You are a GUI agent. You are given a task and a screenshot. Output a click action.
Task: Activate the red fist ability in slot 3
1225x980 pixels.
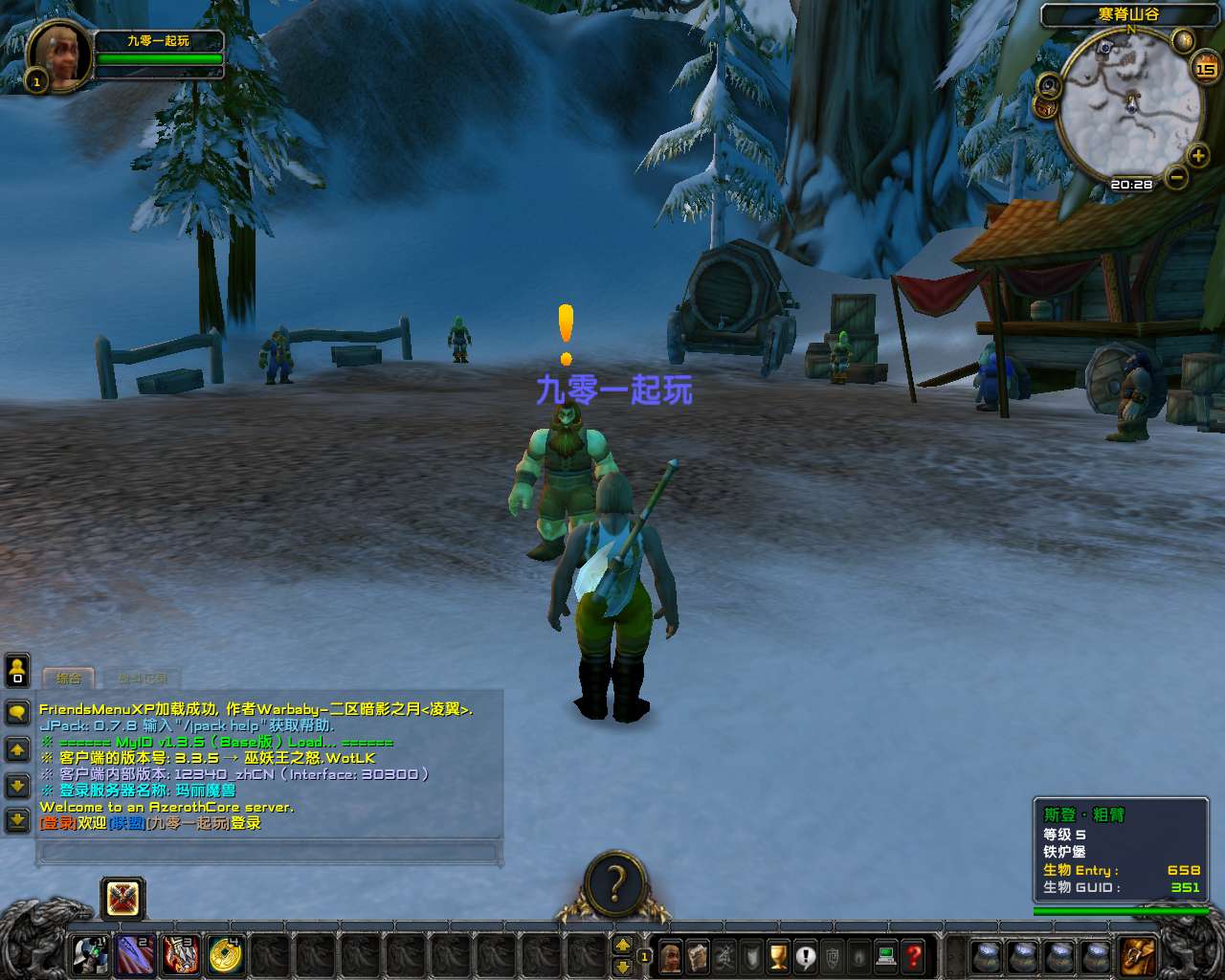pos(181,954)
